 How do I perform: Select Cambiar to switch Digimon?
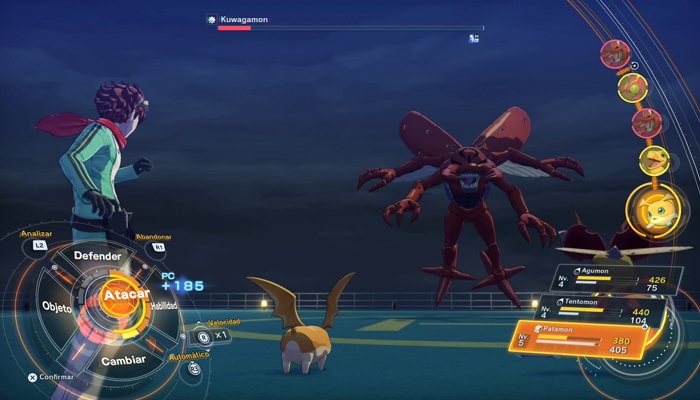coord(124,359)
